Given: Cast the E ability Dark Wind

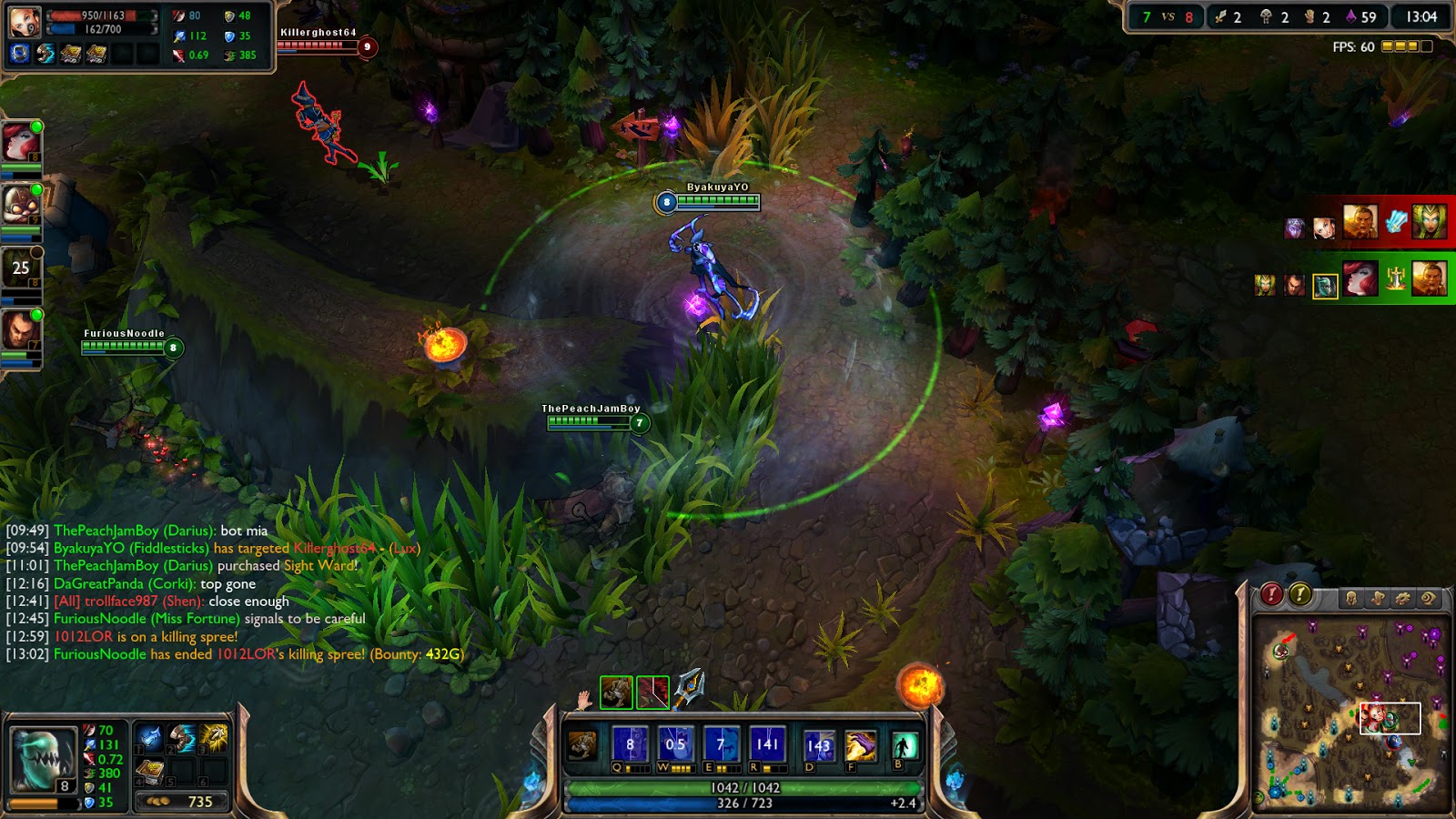Looking at the screenshot, I should tap(722, 743).
